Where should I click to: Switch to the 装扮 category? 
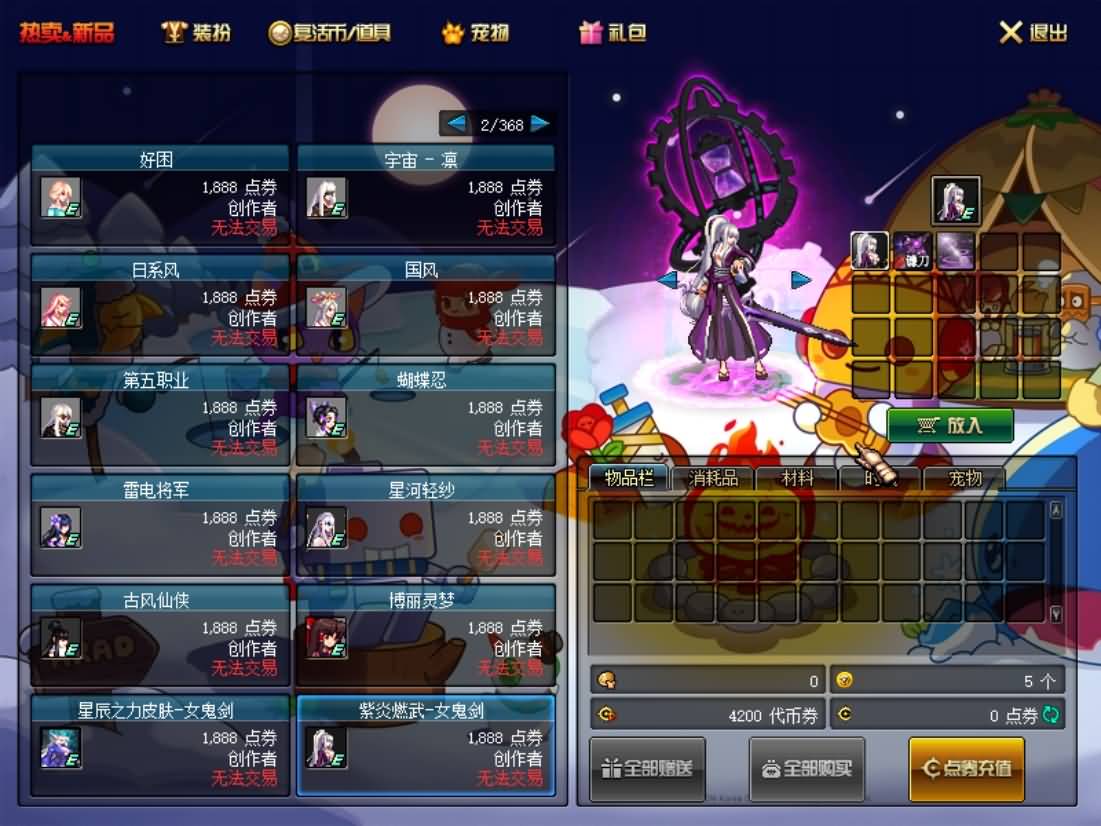pyautogui.click(x=197, y=32)
